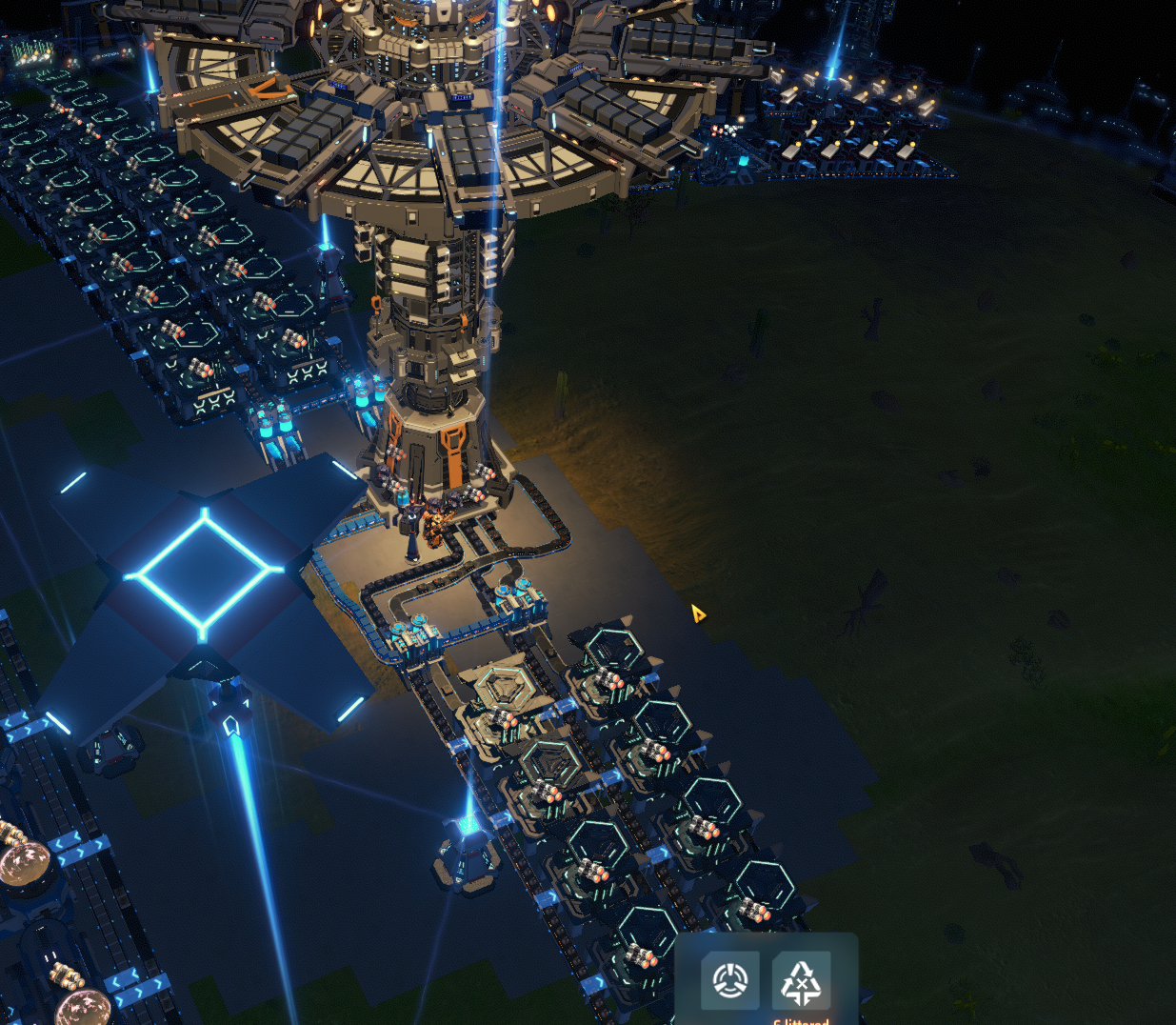Click the circular segmented ring icon button
The image size is (1176, 1025).
[x=730, y=980]
